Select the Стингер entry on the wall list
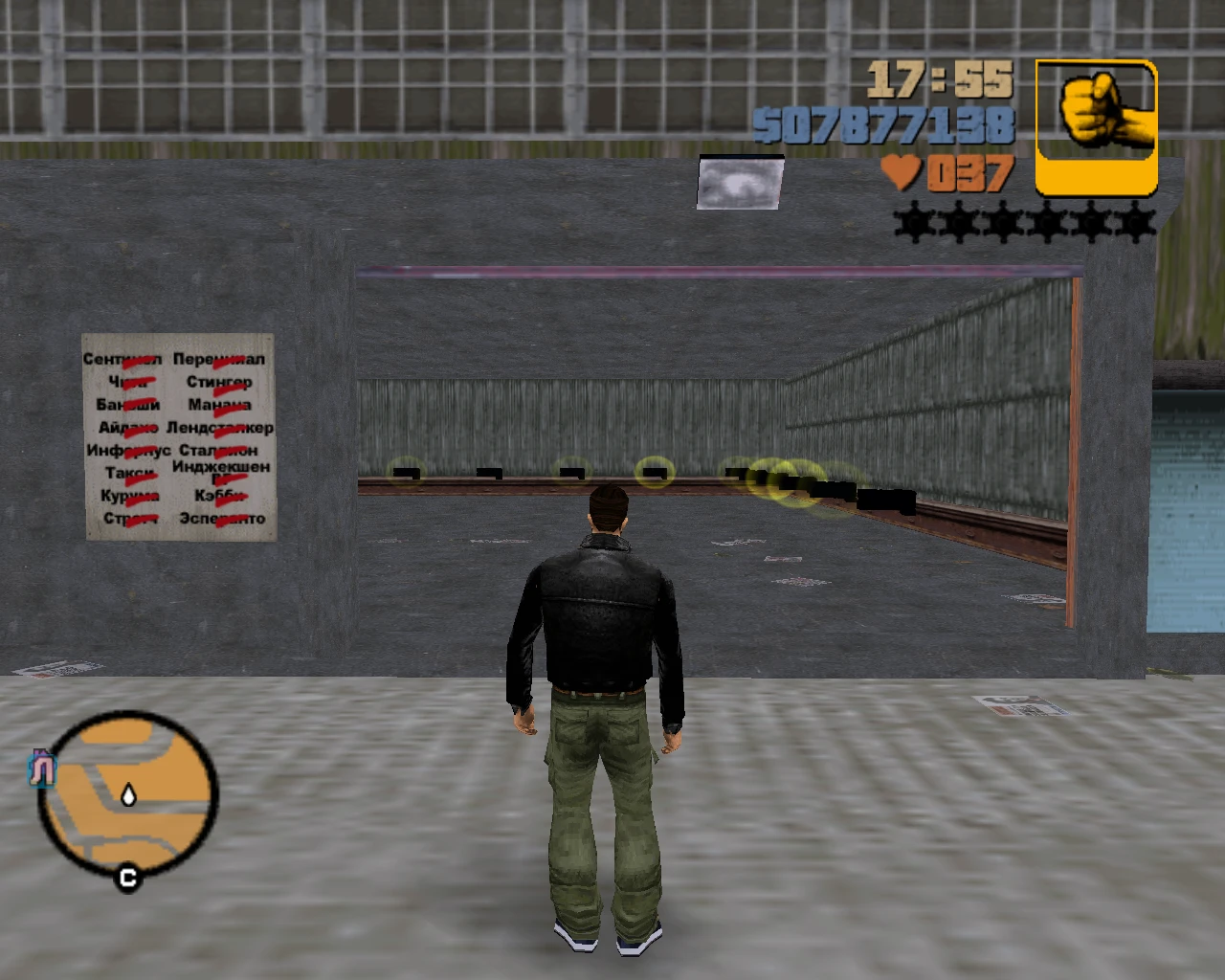Viewport: 1225px width, 980px height. 218,382
